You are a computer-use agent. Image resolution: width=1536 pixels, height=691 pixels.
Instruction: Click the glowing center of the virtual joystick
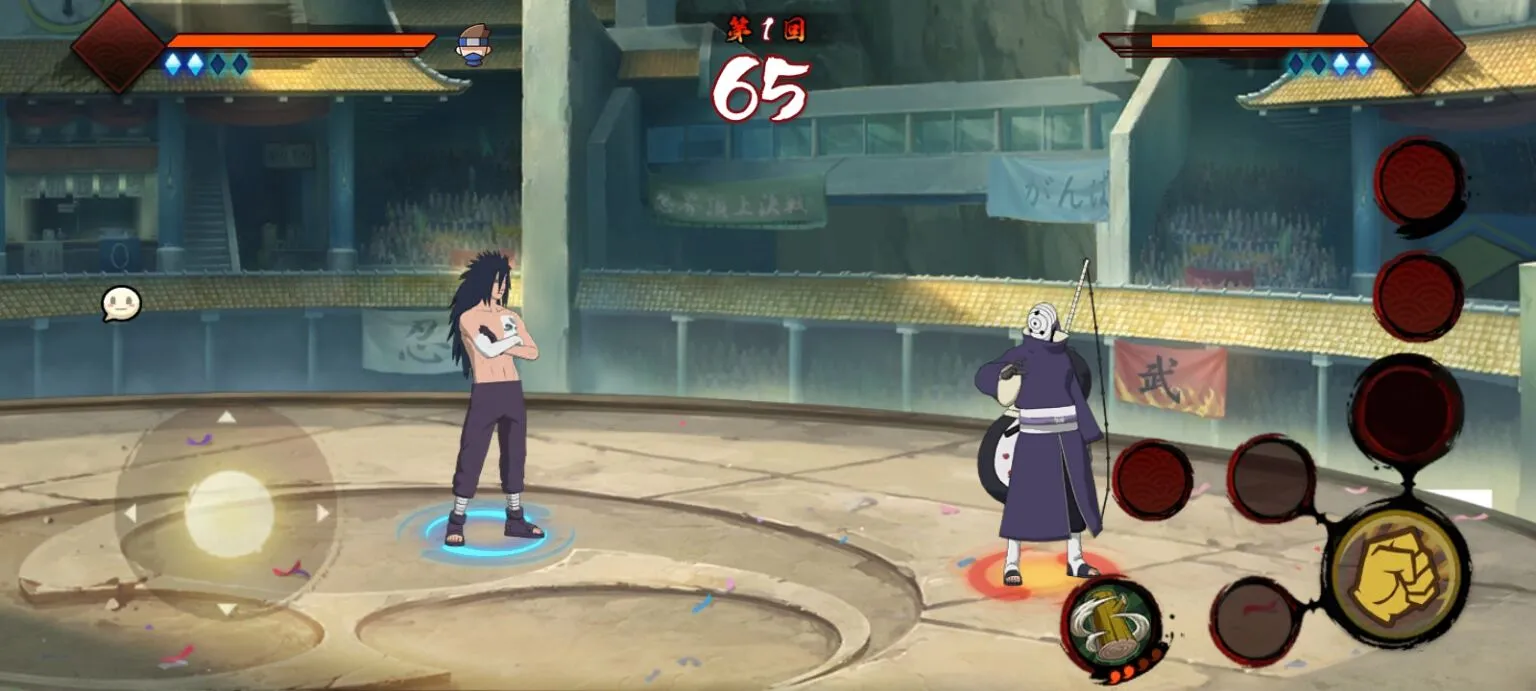[228, 513]
